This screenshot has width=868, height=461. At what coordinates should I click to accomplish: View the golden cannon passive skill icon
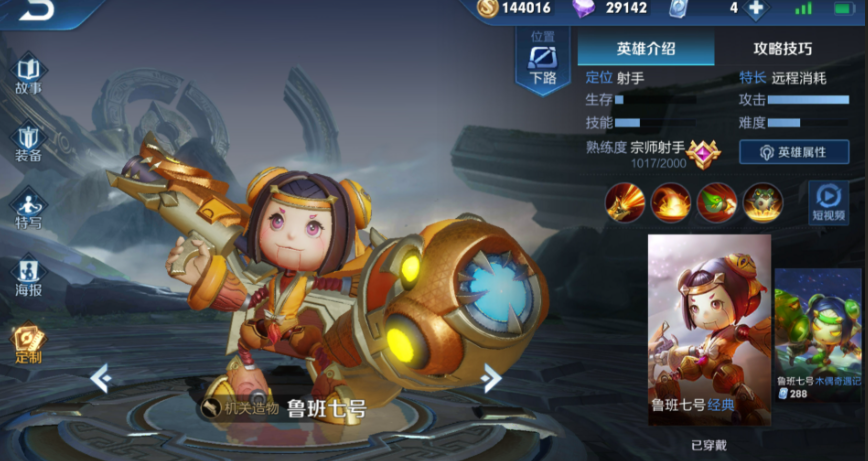coord(624,202)
